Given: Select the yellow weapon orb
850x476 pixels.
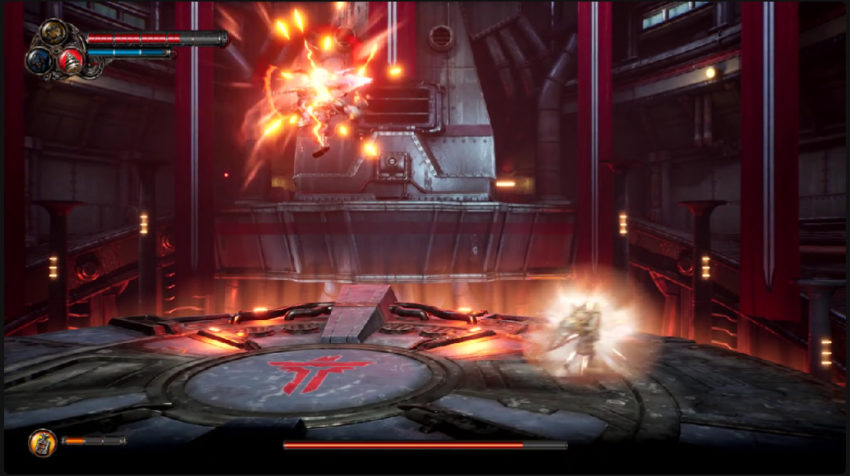Looking at the screenshot, I should tap(54, 33).
